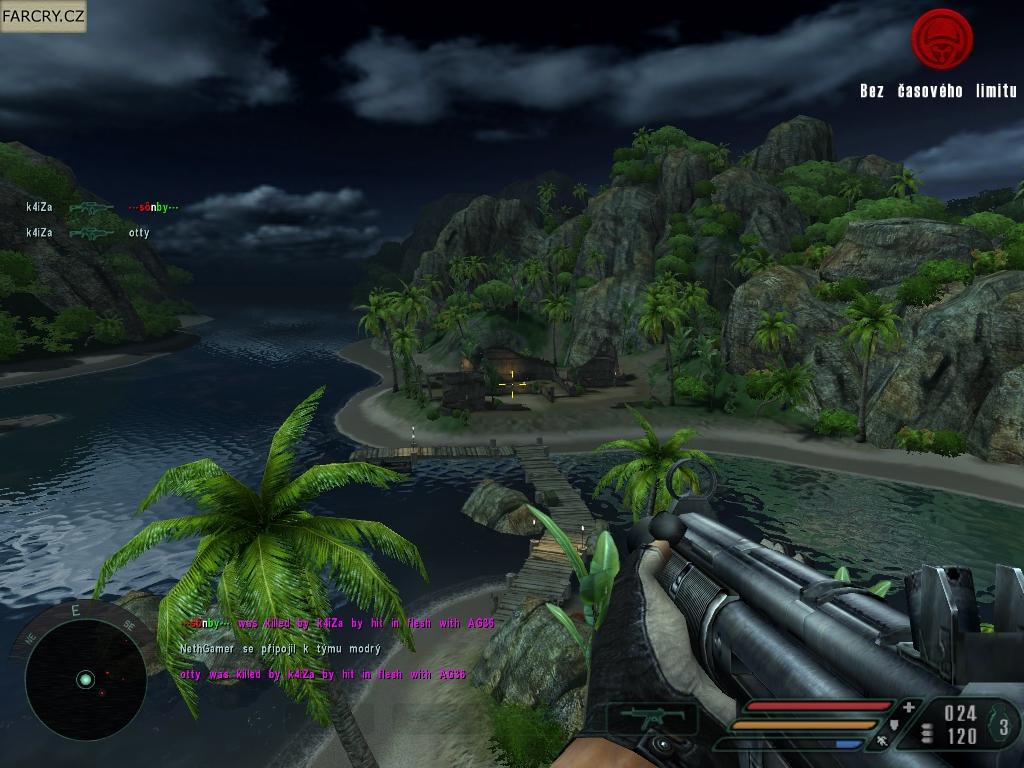Viewport: 1024px width, 768px height.
Task: Select the kill feed row for --s6nby--
Action: (102, 208)
